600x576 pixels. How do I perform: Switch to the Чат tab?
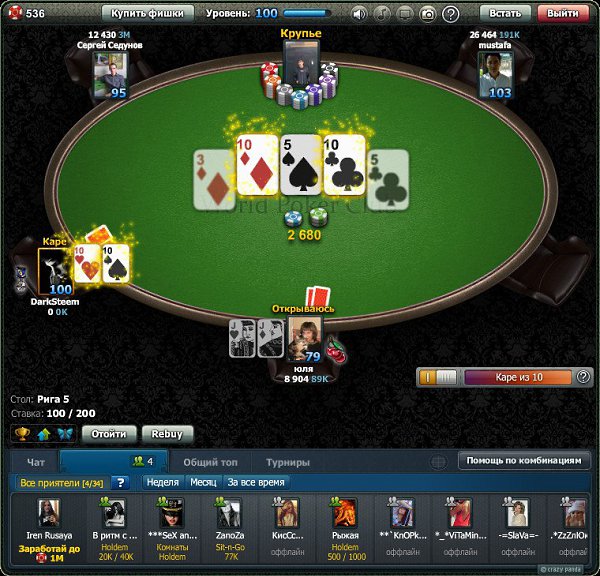click(36, 462)
